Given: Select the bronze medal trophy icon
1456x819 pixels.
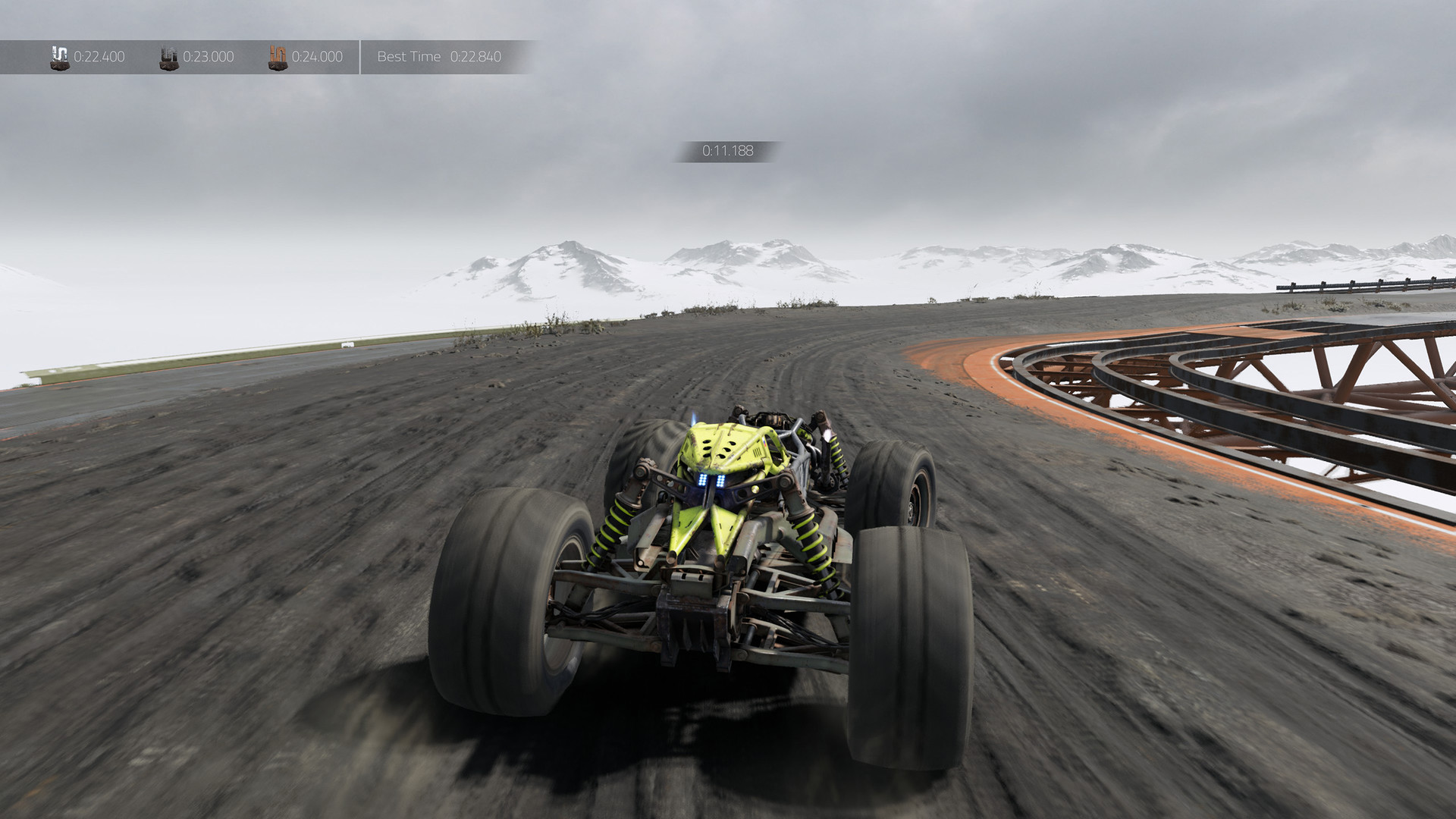Looking at the screenshot, I should (278, 57).
